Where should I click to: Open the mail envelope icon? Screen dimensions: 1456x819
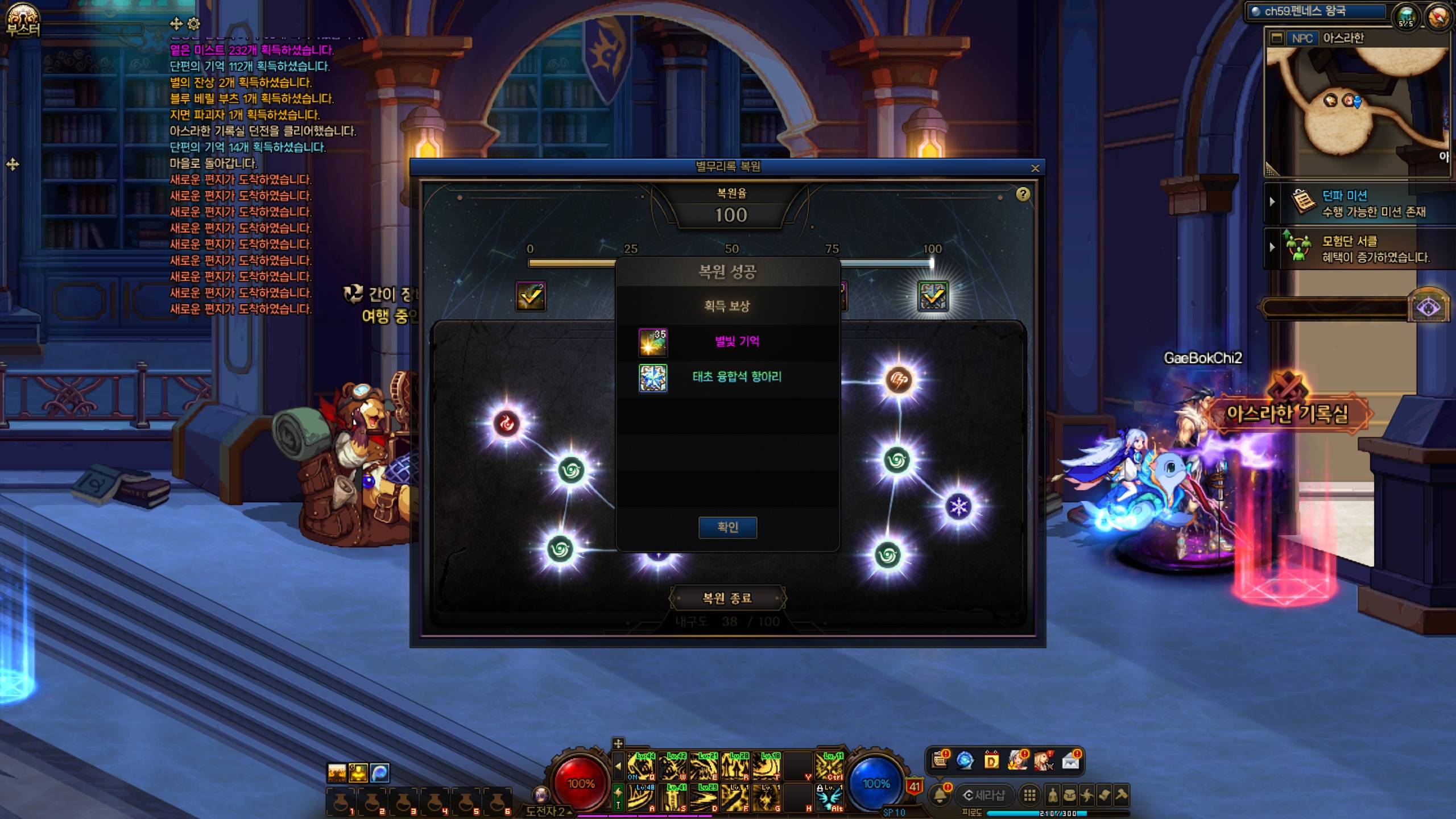(1070, 760)
